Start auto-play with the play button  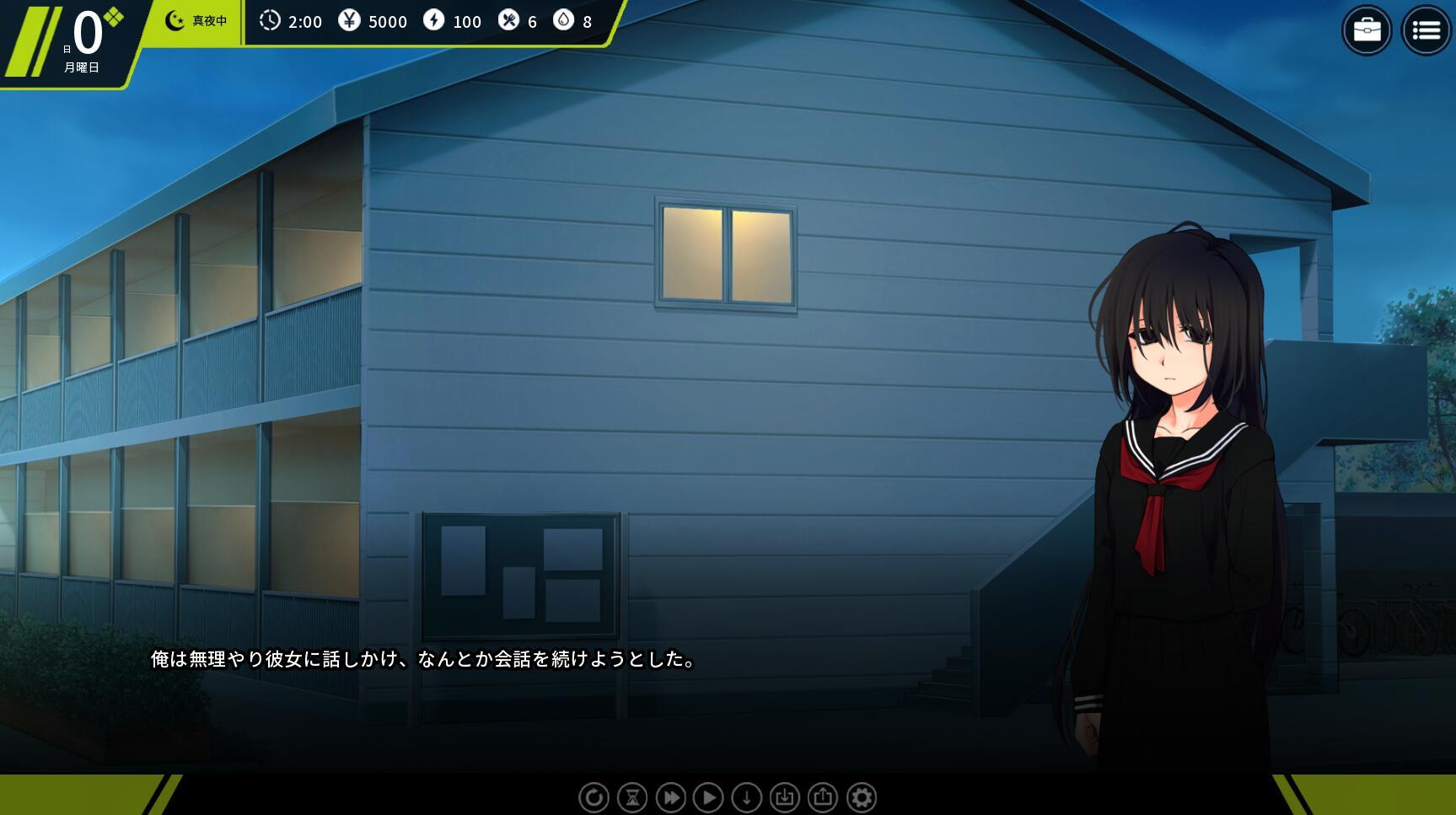(x=708, y=797)
